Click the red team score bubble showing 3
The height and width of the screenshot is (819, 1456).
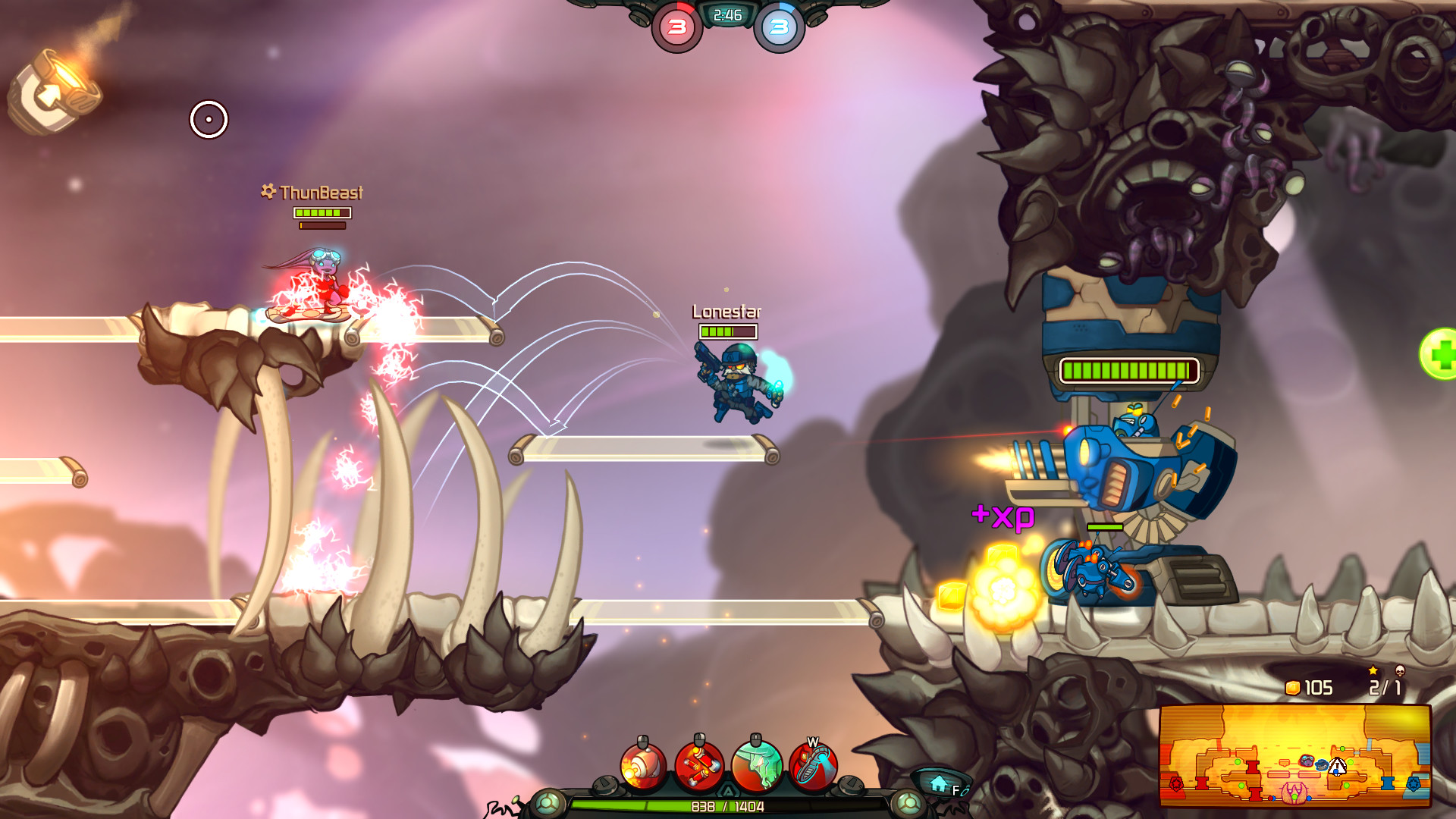676,25
